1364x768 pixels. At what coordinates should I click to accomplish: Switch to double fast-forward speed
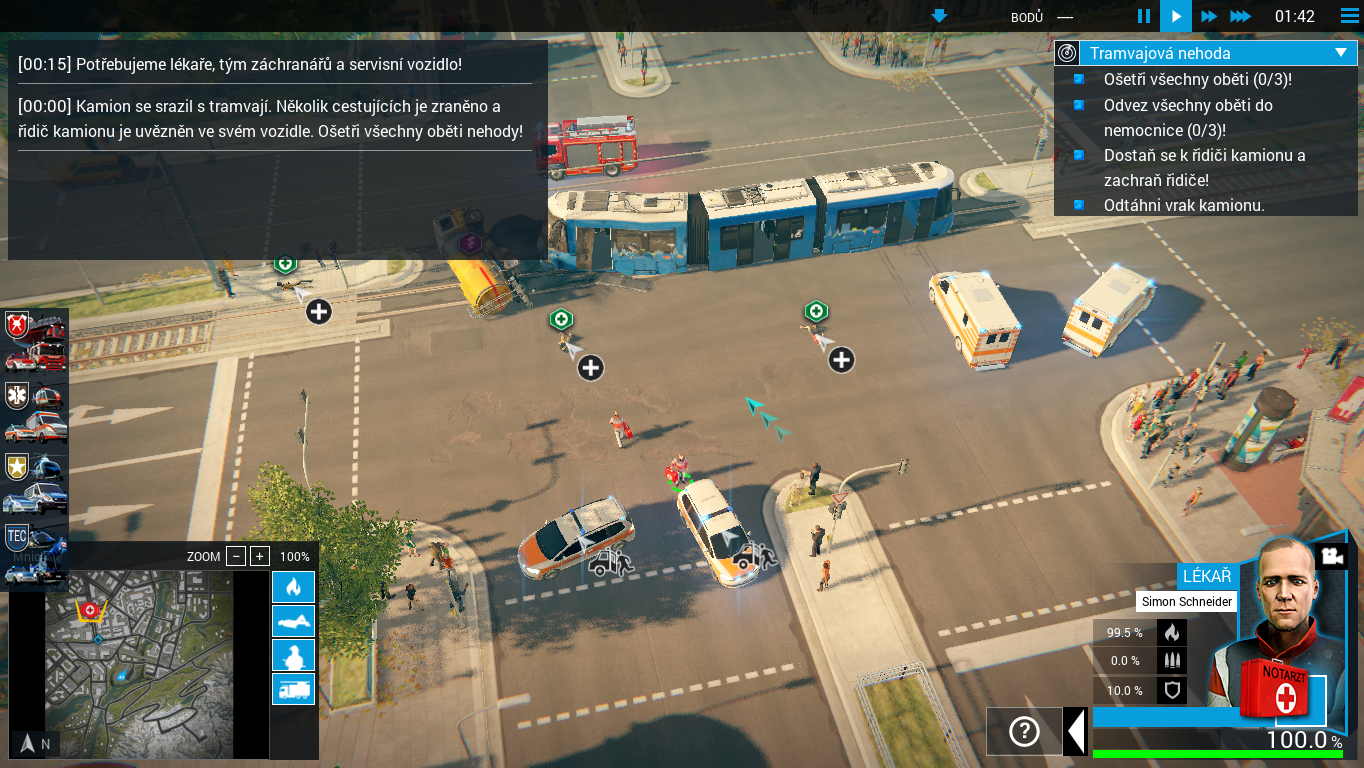1208,16
